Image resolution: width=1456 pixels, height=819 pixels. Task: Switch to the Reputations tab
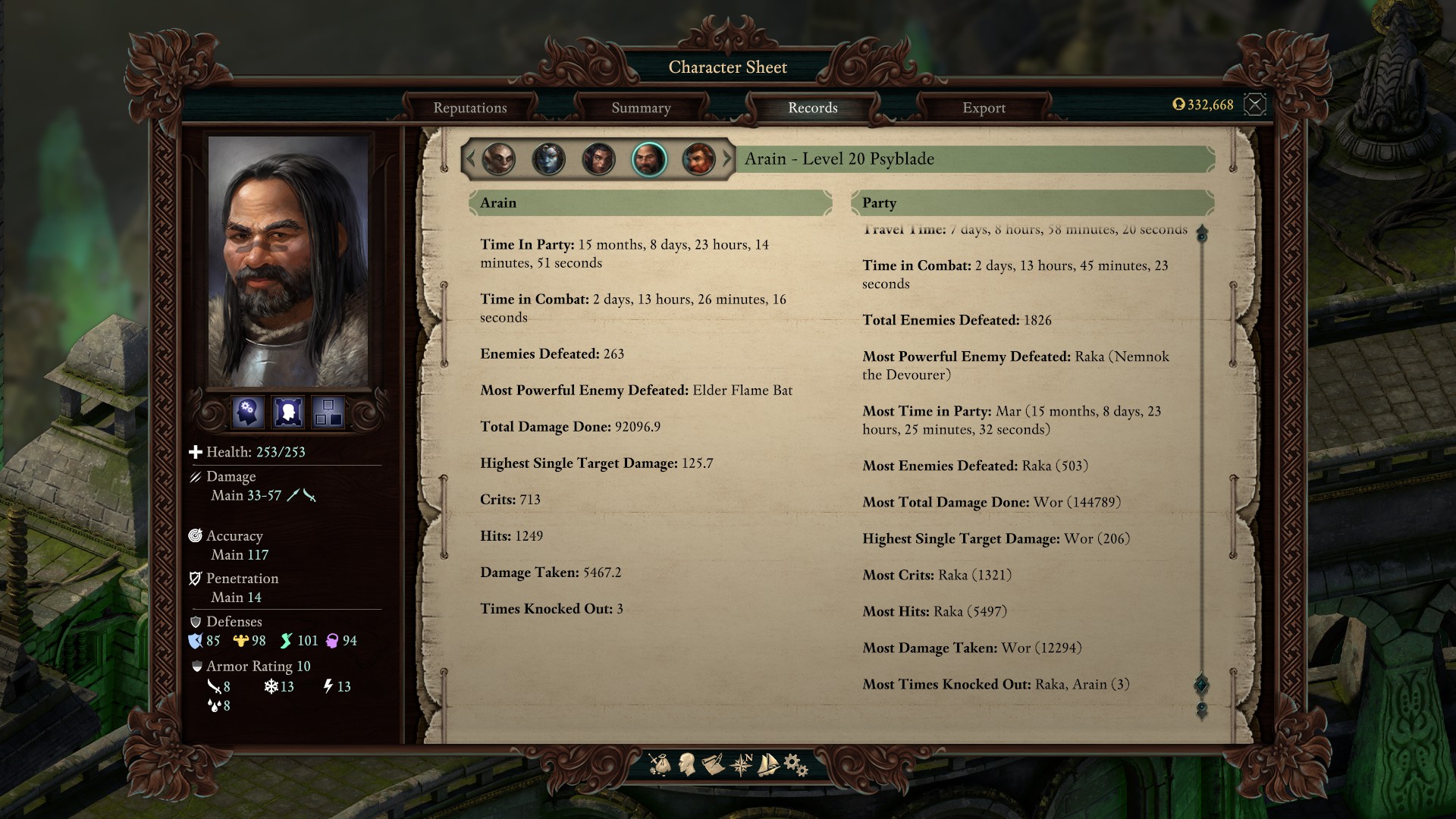(470, 108)
